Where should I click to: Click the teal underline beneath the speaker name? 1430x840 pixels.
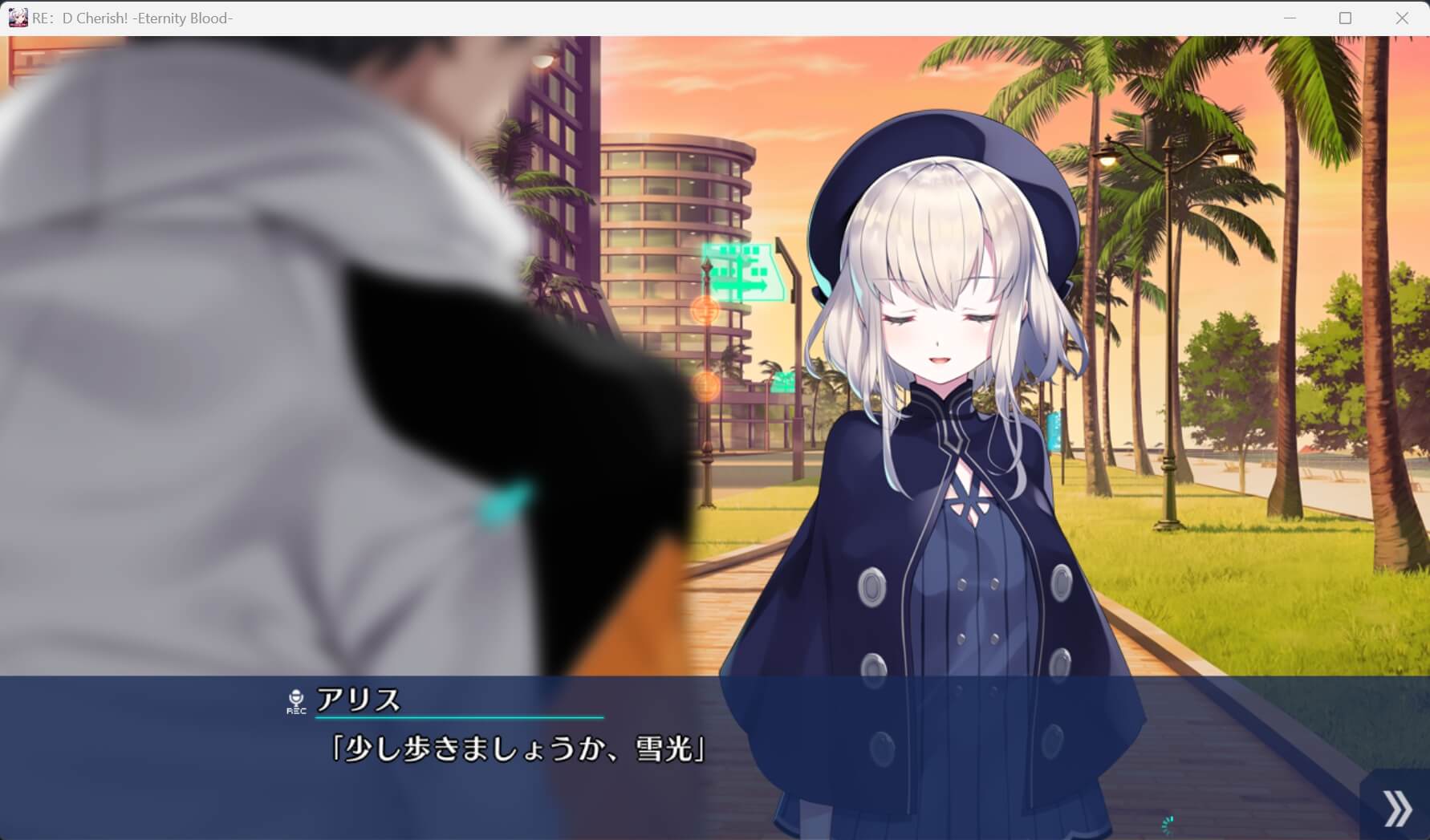pyautogui.click(x=460, y=716)
